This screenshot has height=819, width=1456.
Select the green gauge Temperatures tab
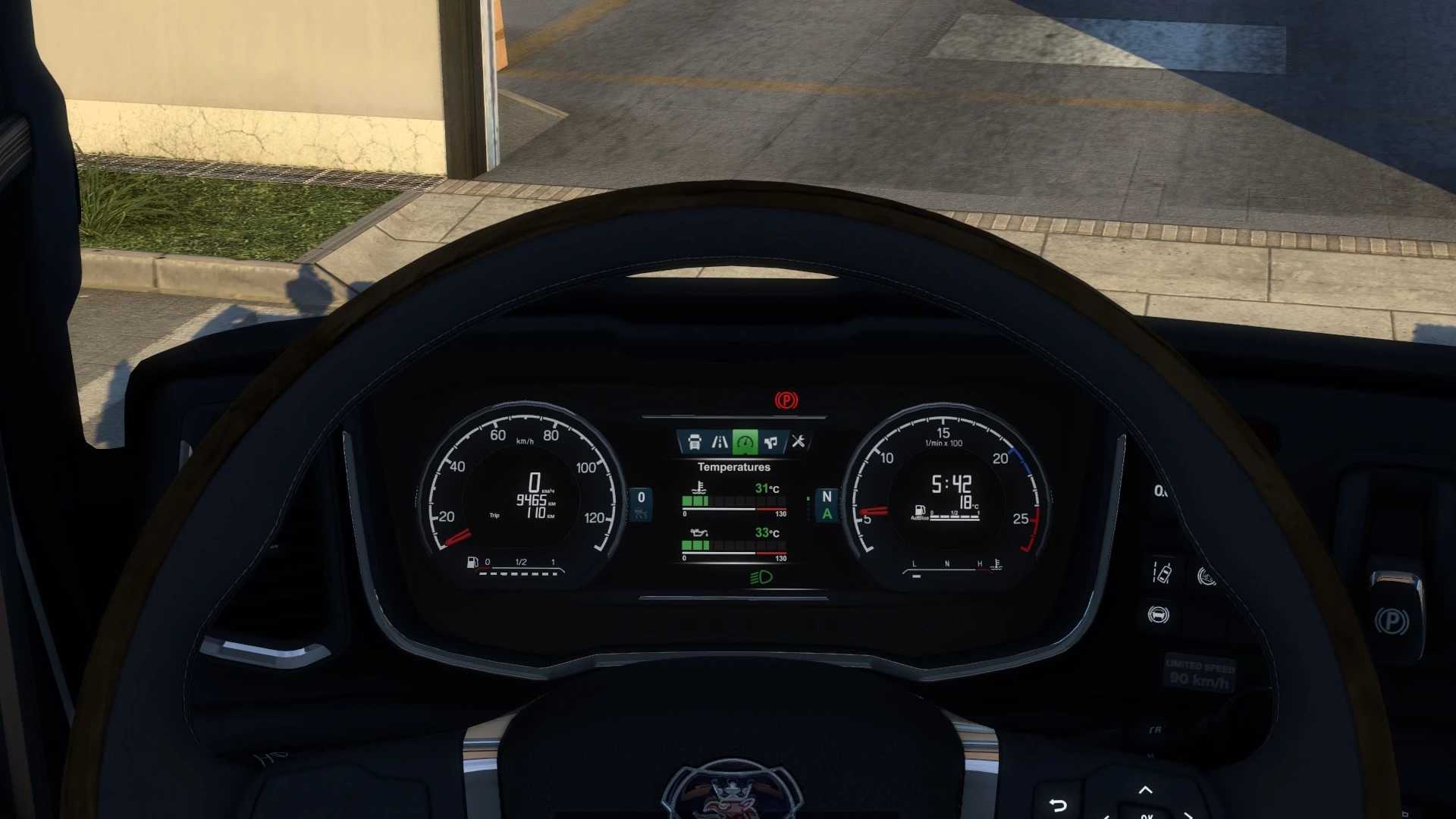(x=745, y=442)
